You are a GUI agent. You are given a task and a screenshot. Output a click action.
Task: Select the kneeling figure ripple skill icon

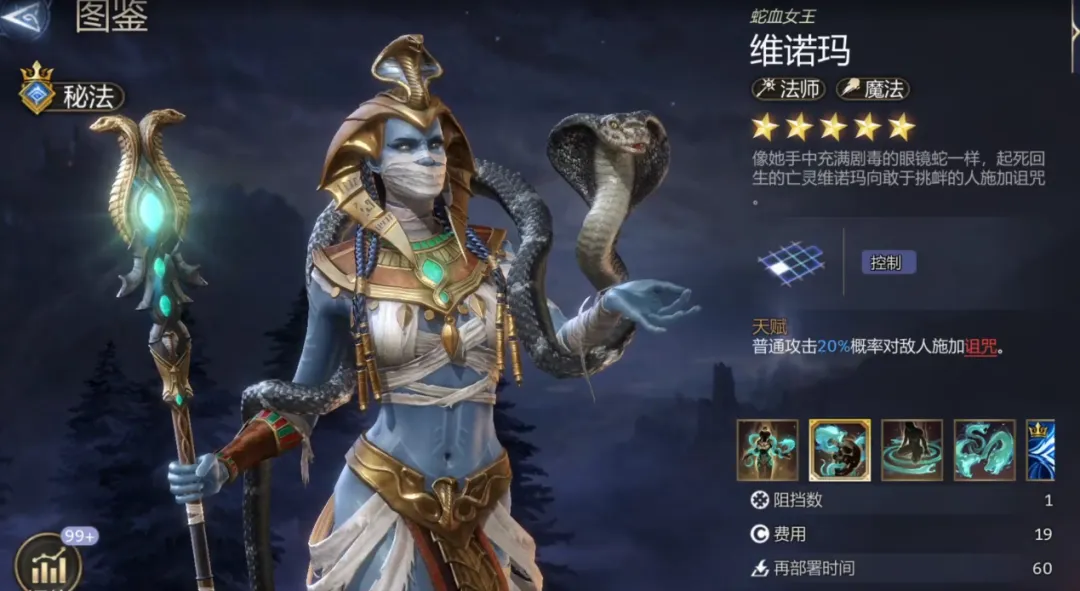point(911,450)
